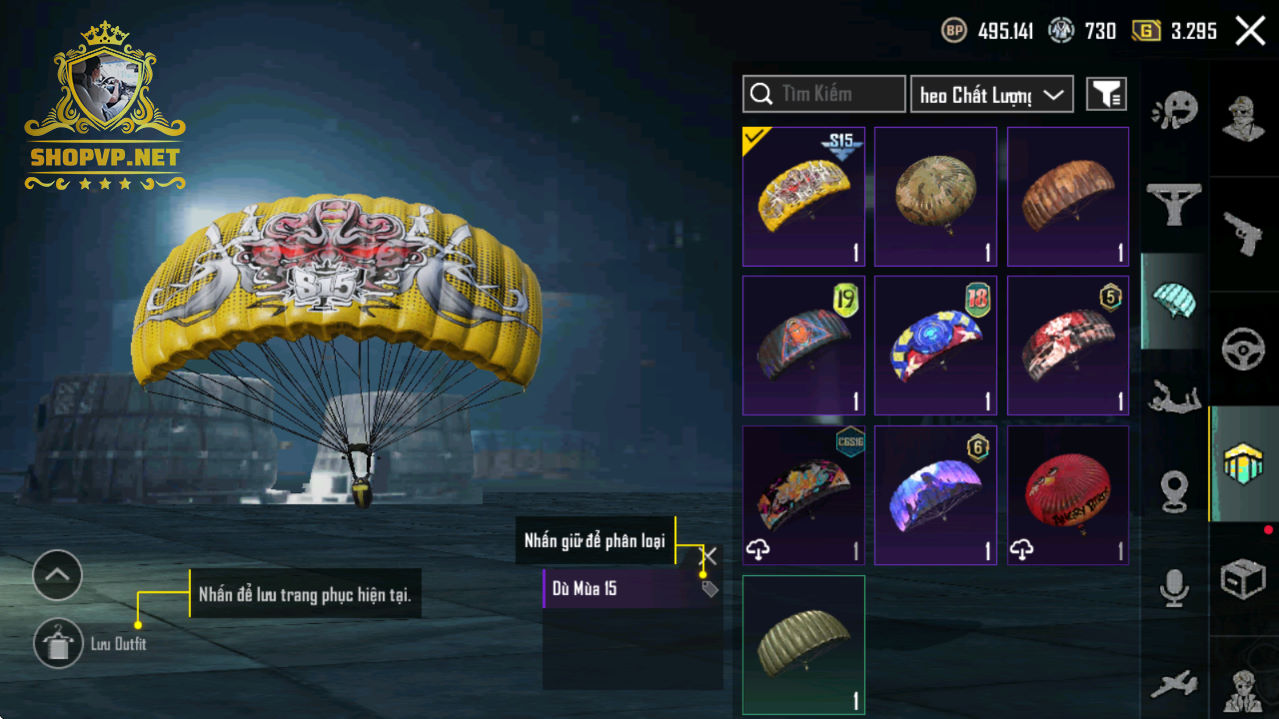Select the plain olive default parachute
The width and height of the screenshot is (1279, 719).
pyautogui.click(x=803, y=645)
